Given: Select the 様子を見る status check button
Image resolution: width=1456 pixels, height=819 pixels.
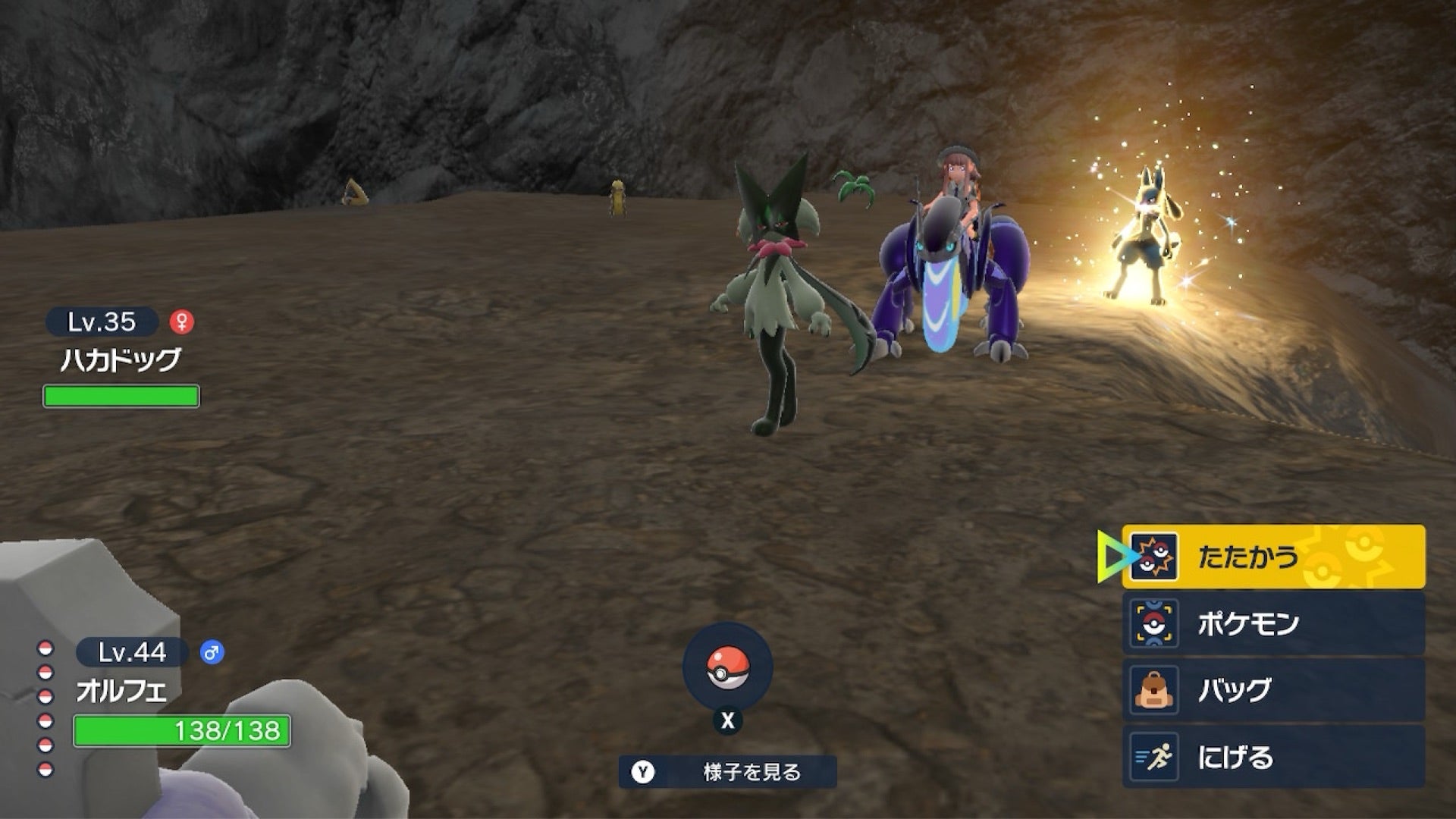Looking at the screenshot, I should click(728, 772).
